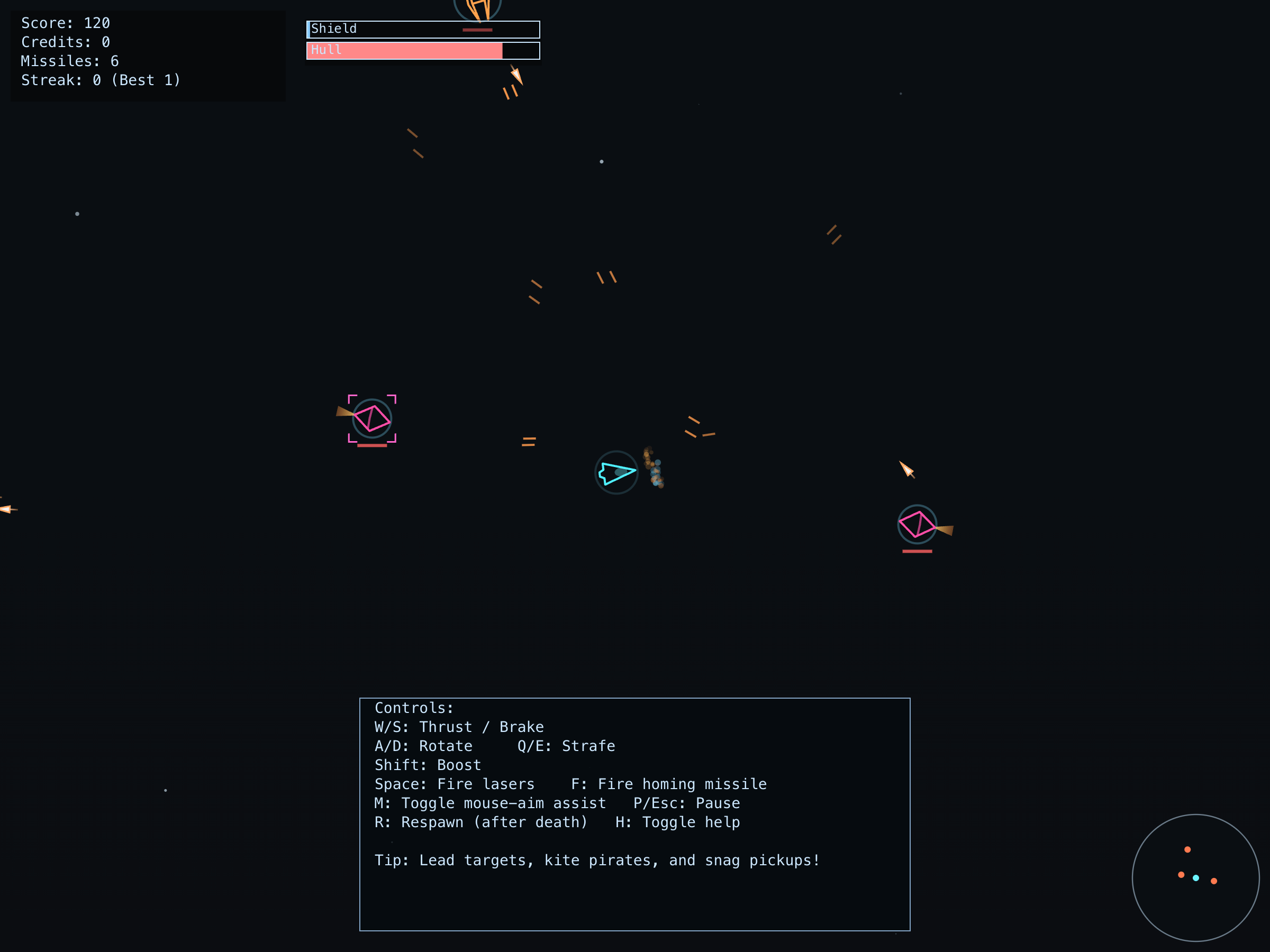Viewport: 1270px width, 952px height.
Task: Select the pink pirate ship with target brackets
Action: [372, 419]
